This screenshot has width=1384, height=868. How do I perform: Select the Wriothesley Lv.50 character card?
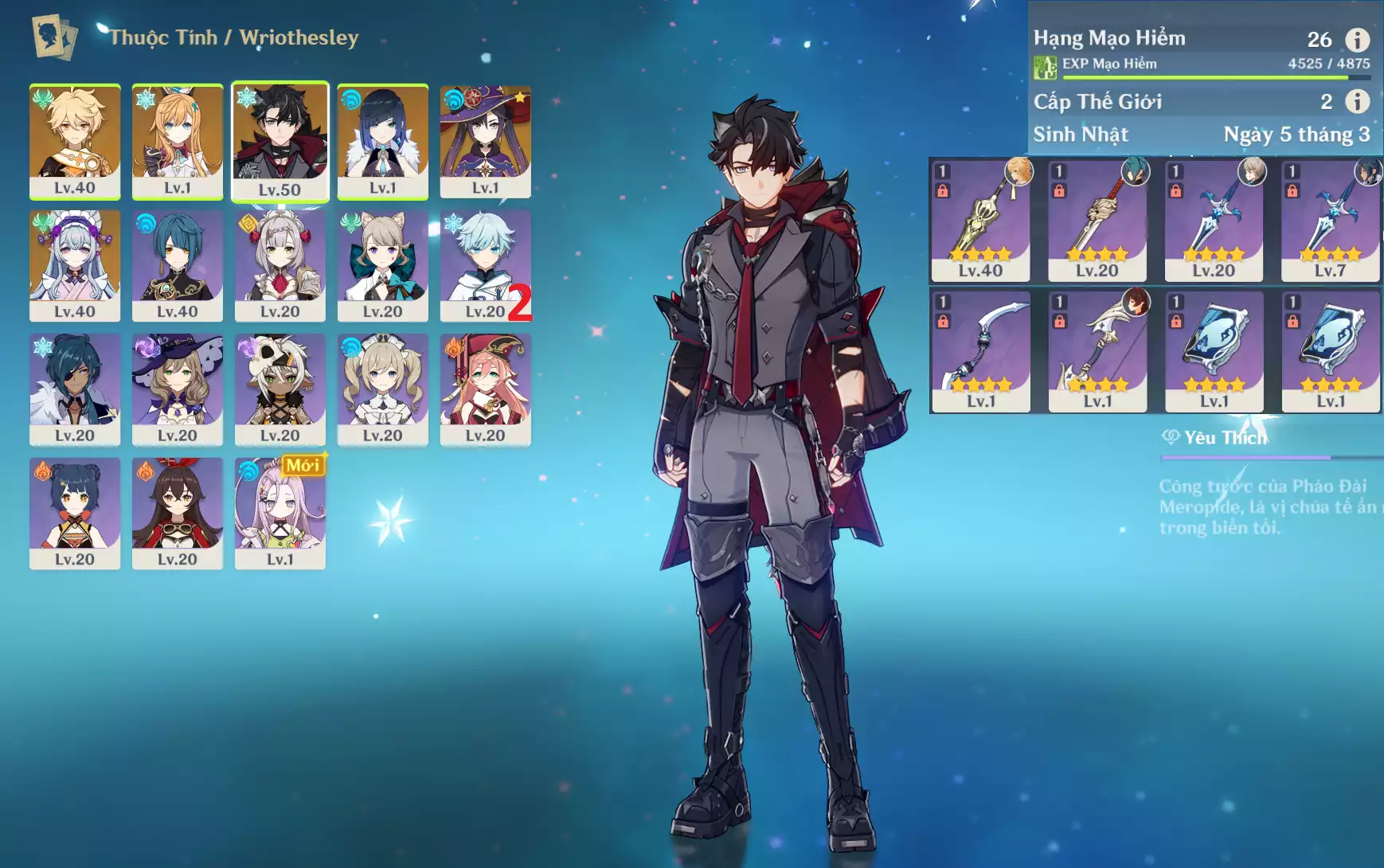click(280, 141)
